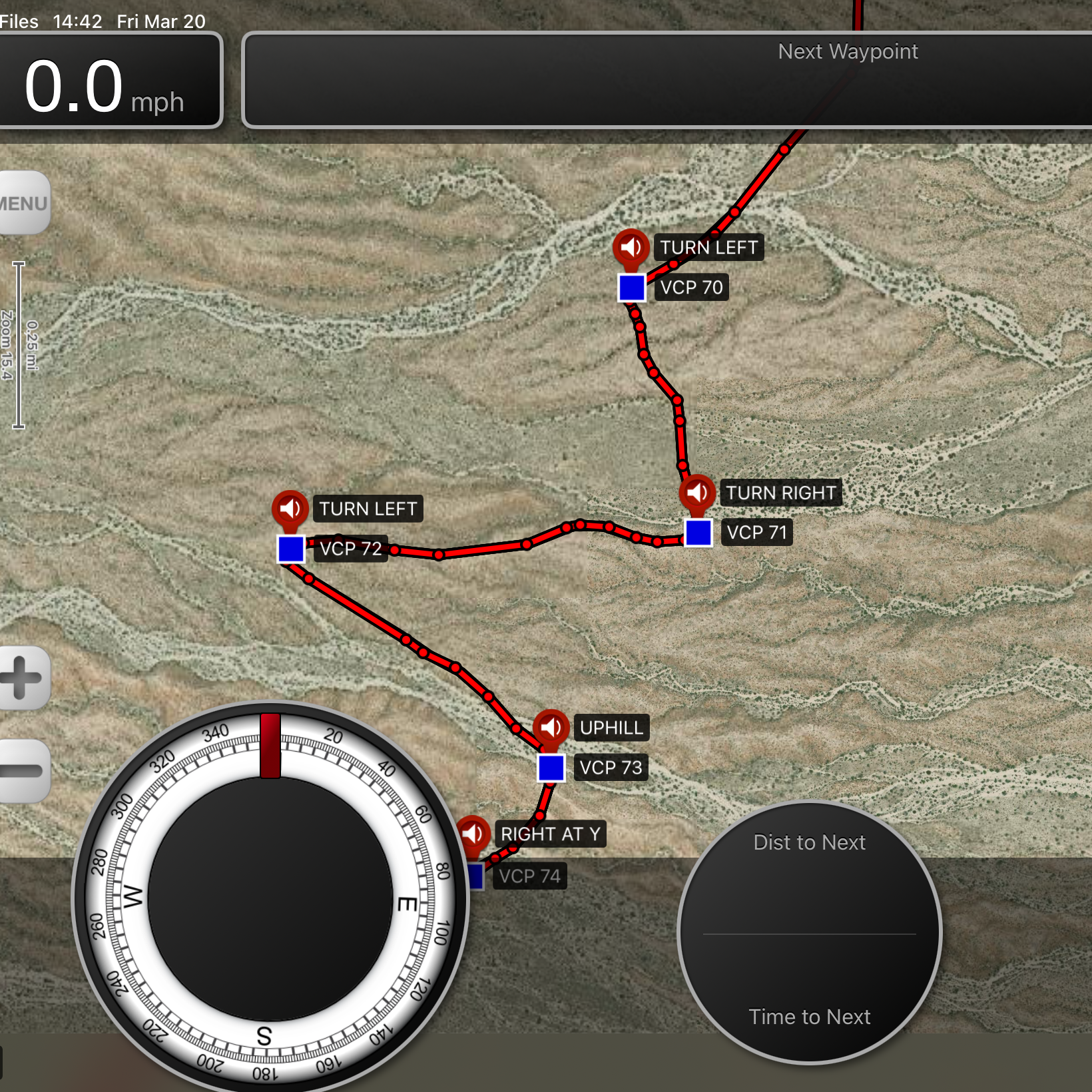This screenshot has width=1092, height=1092.
Task: Play the RIGHT AT Y audio cue
Action: [473, 833]
